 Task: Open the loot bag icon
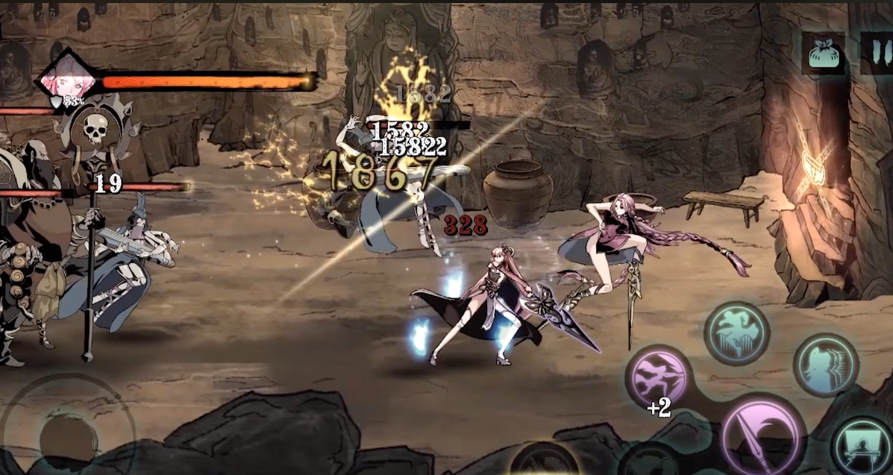[822, 53]
